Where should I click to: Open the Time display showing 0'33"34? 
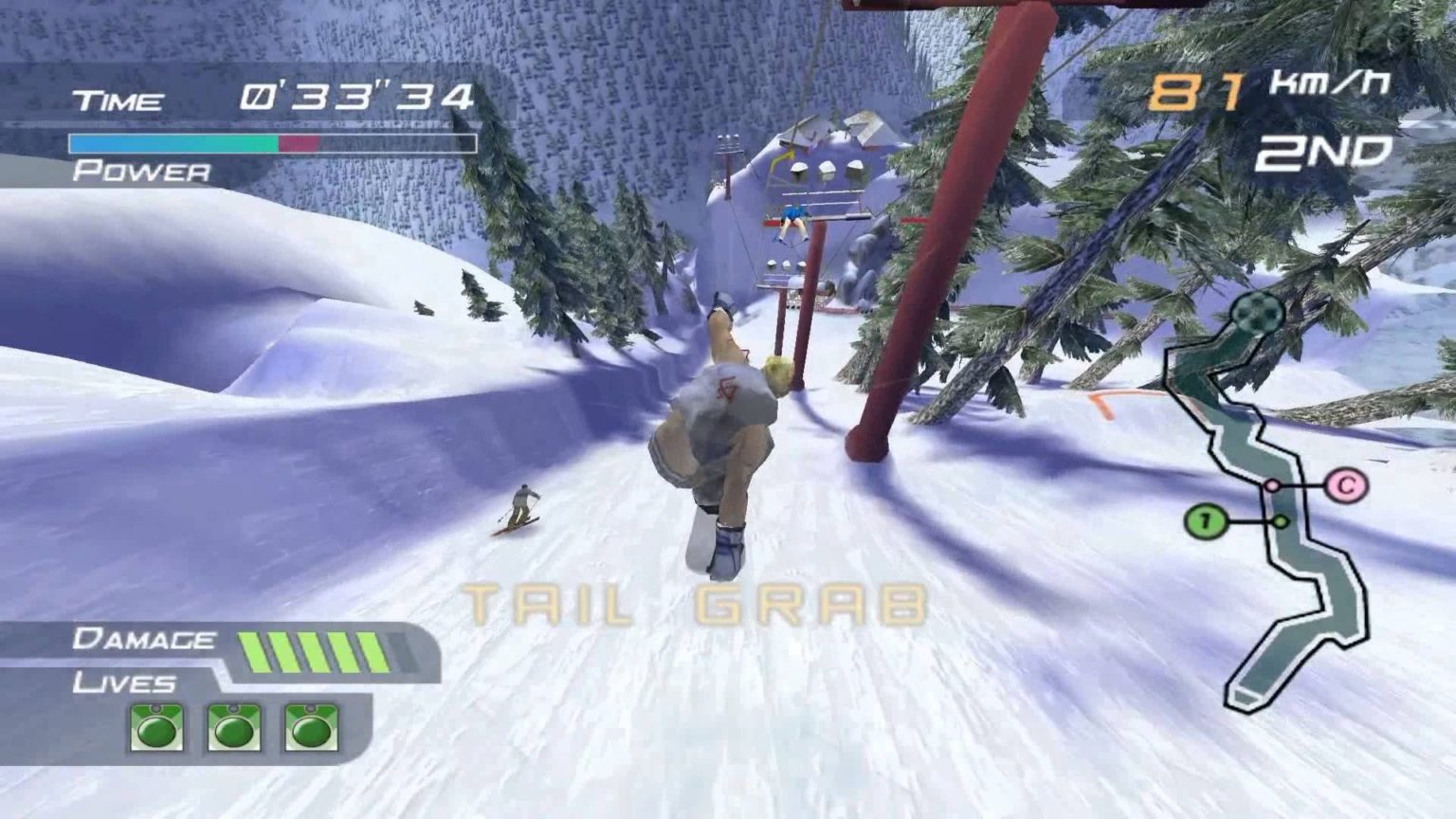358,95
